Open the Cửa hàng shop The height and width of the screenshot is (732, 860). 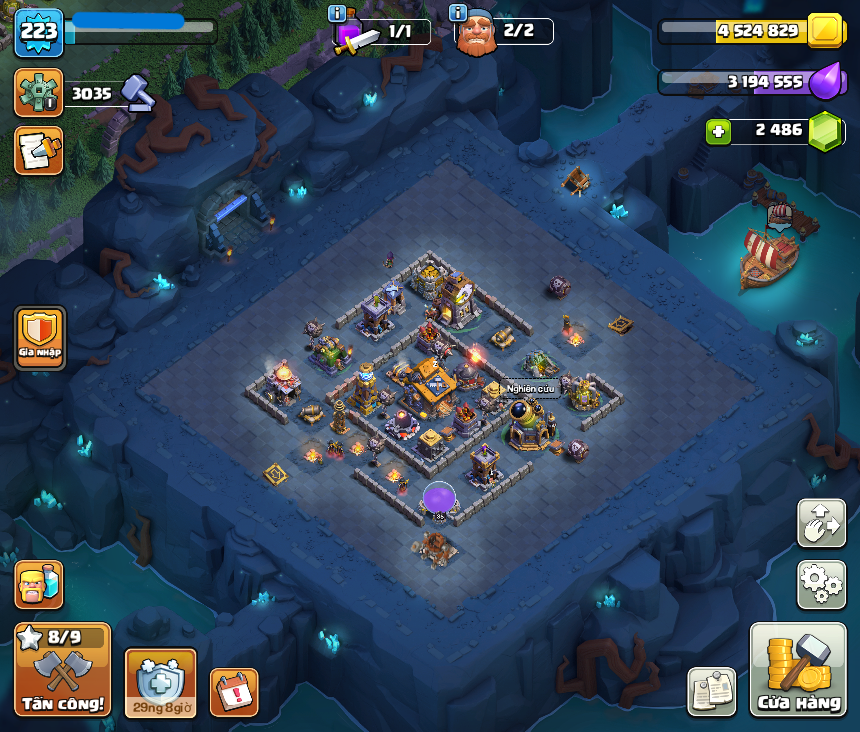click(797, 670)
